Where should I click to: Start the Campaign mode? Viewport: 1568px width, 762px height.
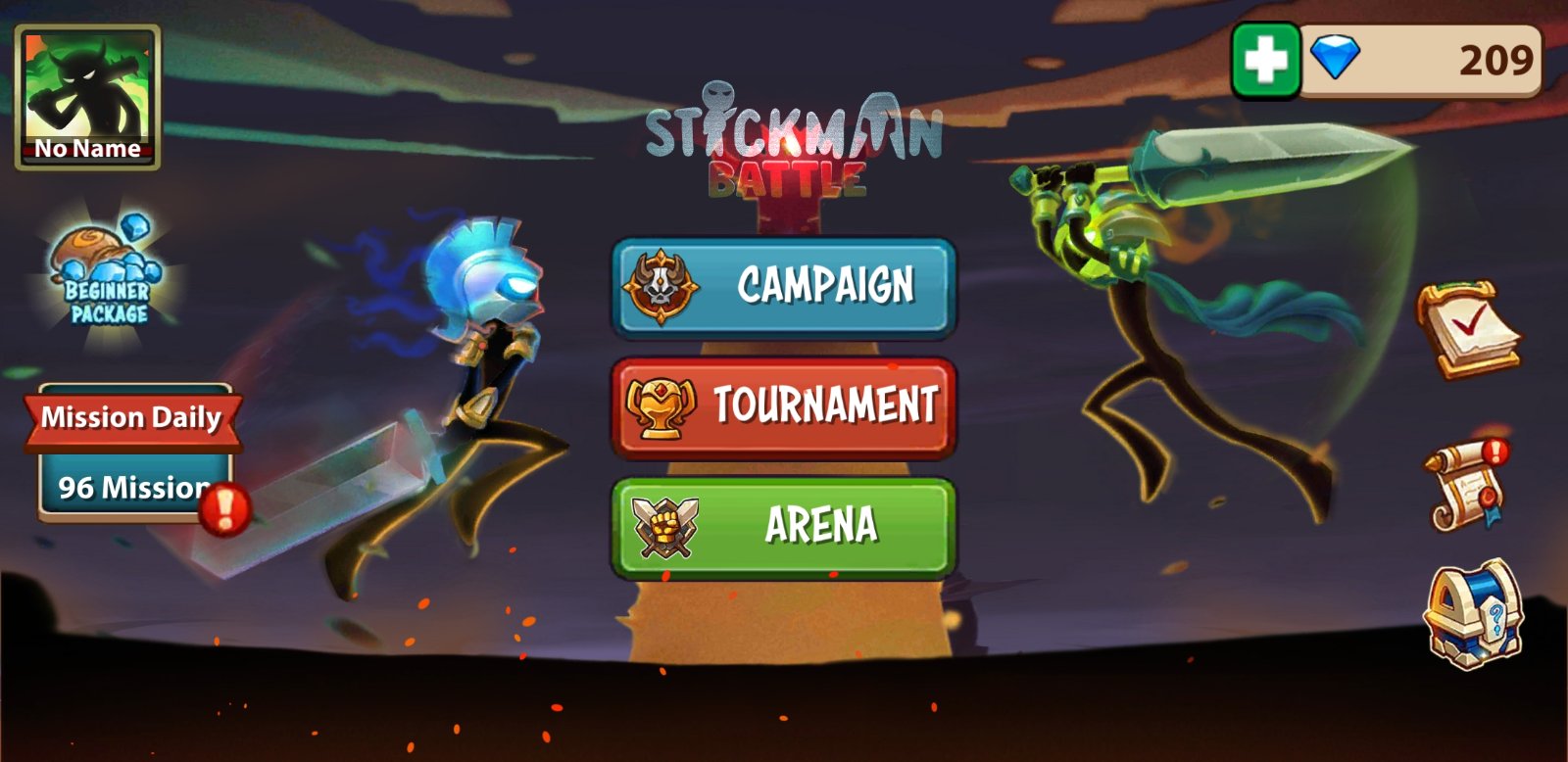784,287
